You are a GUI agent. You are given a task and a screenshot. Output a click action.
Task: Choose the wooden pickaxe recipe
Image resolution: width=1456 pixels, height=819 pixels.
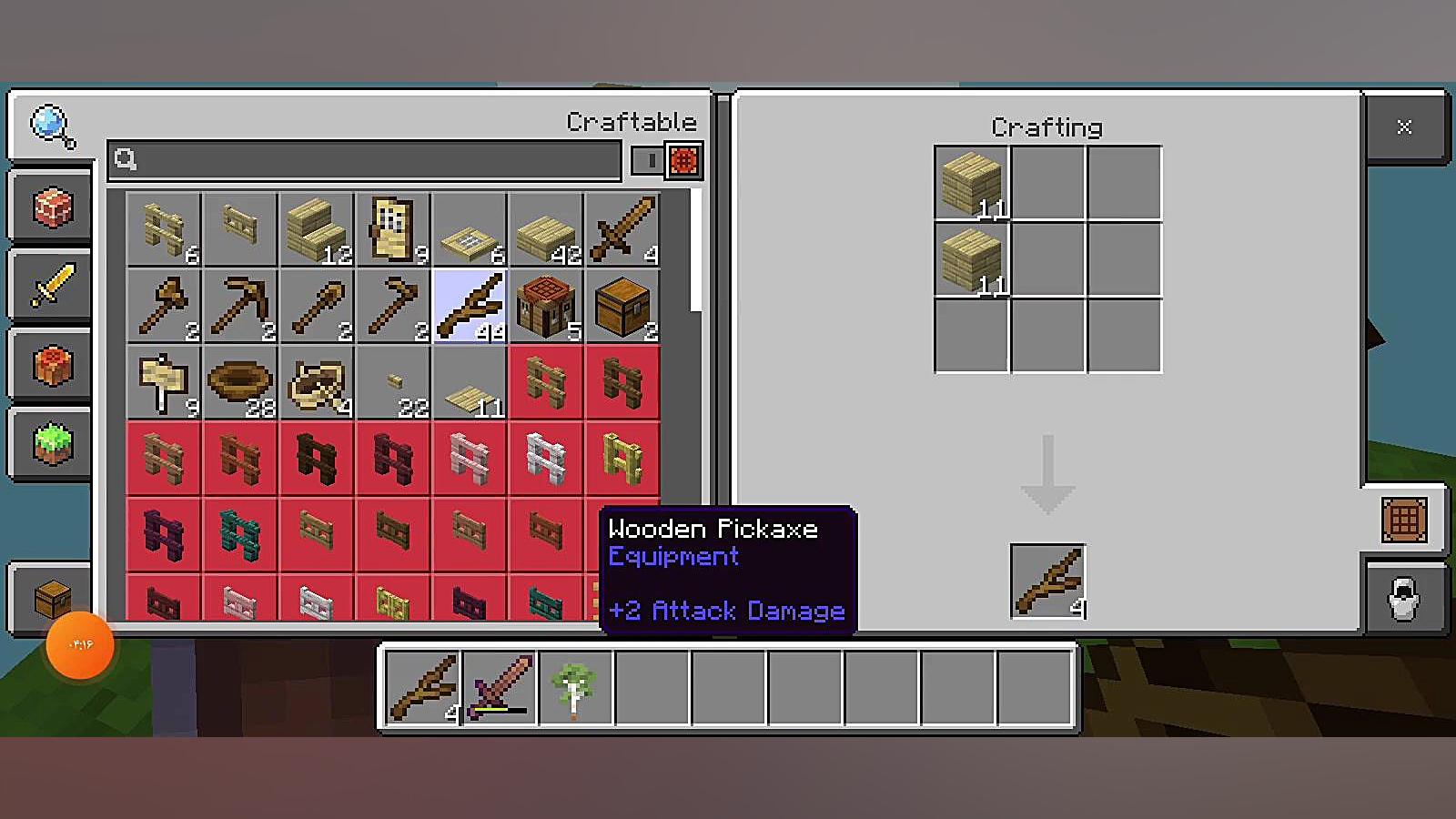tap(240, 306)
